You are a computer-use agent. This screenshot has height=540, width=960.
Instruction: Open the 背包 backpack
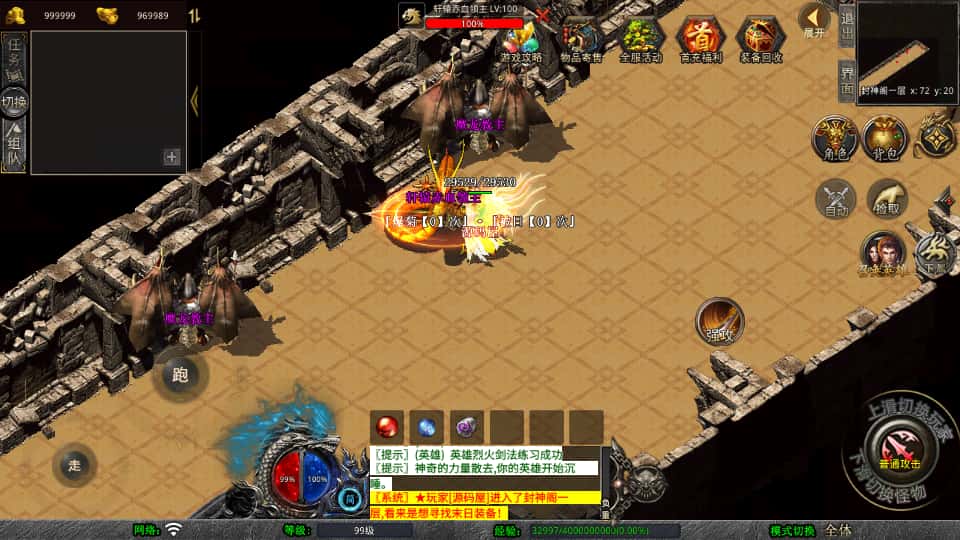coord(885,138)
